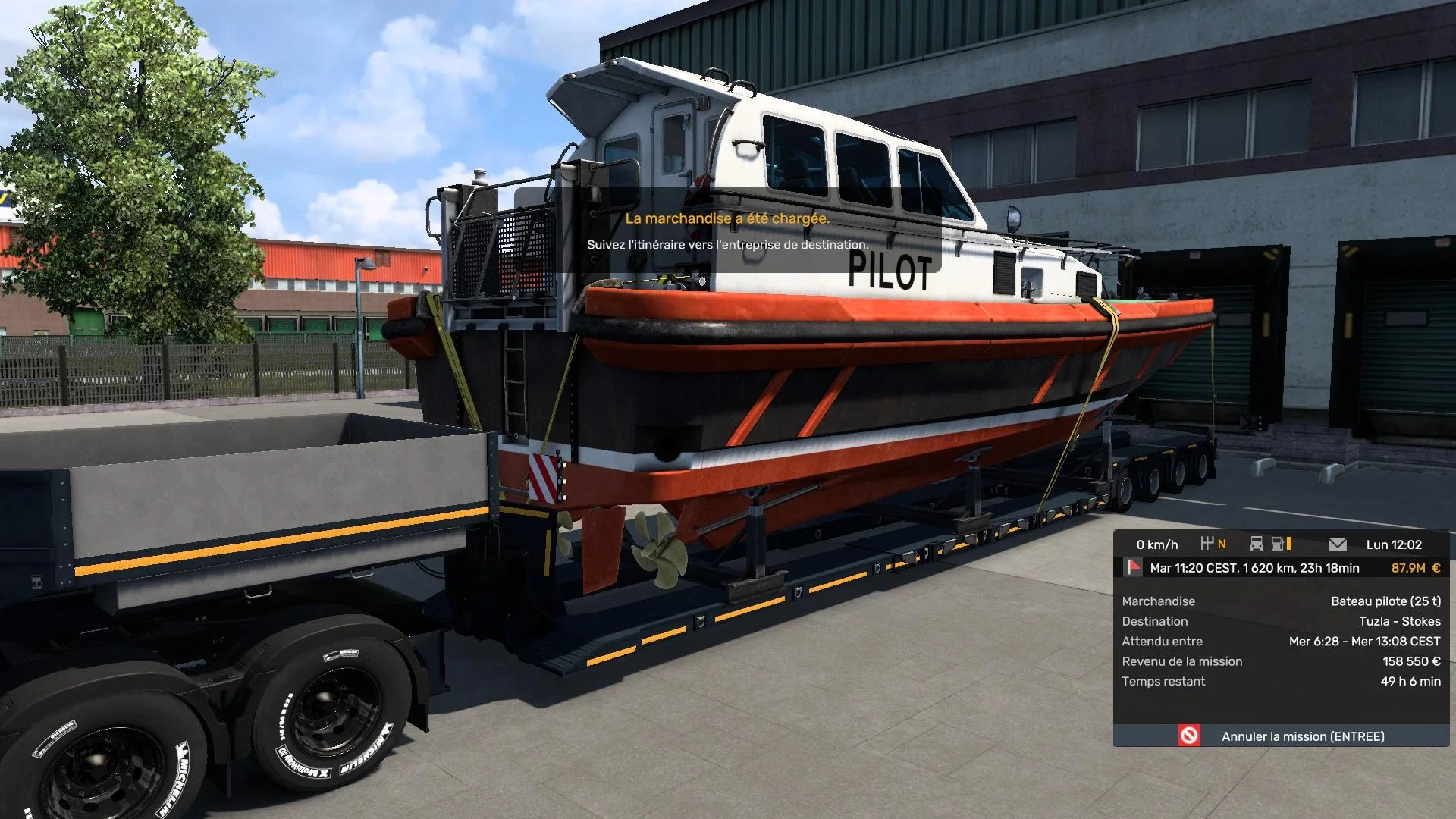This screenshot has width=1456, height=819.
Task: Dismiss the La marchandise a été chargée notification
Action: [x=727, y=218]
